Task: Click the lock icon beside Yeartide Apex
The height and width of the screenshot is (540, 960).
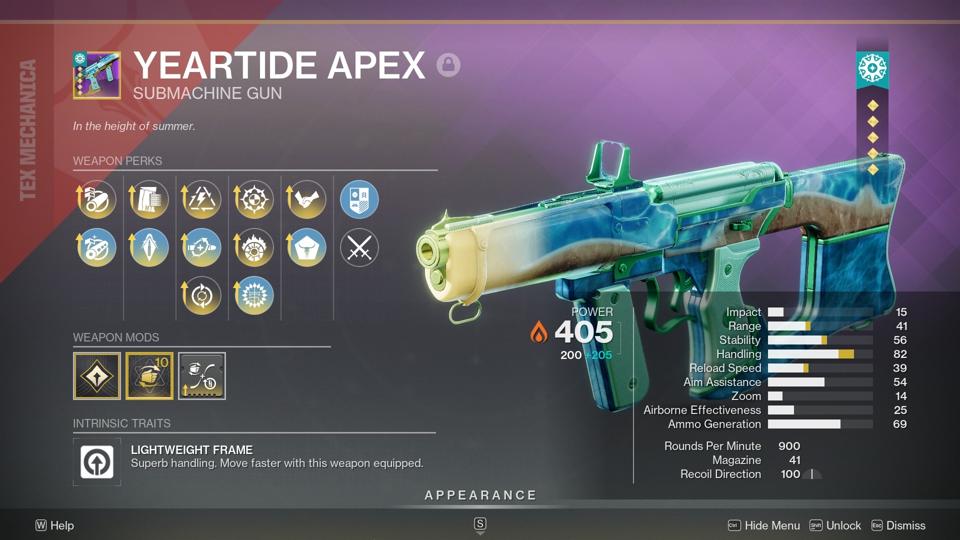Action: coord(449,66)
